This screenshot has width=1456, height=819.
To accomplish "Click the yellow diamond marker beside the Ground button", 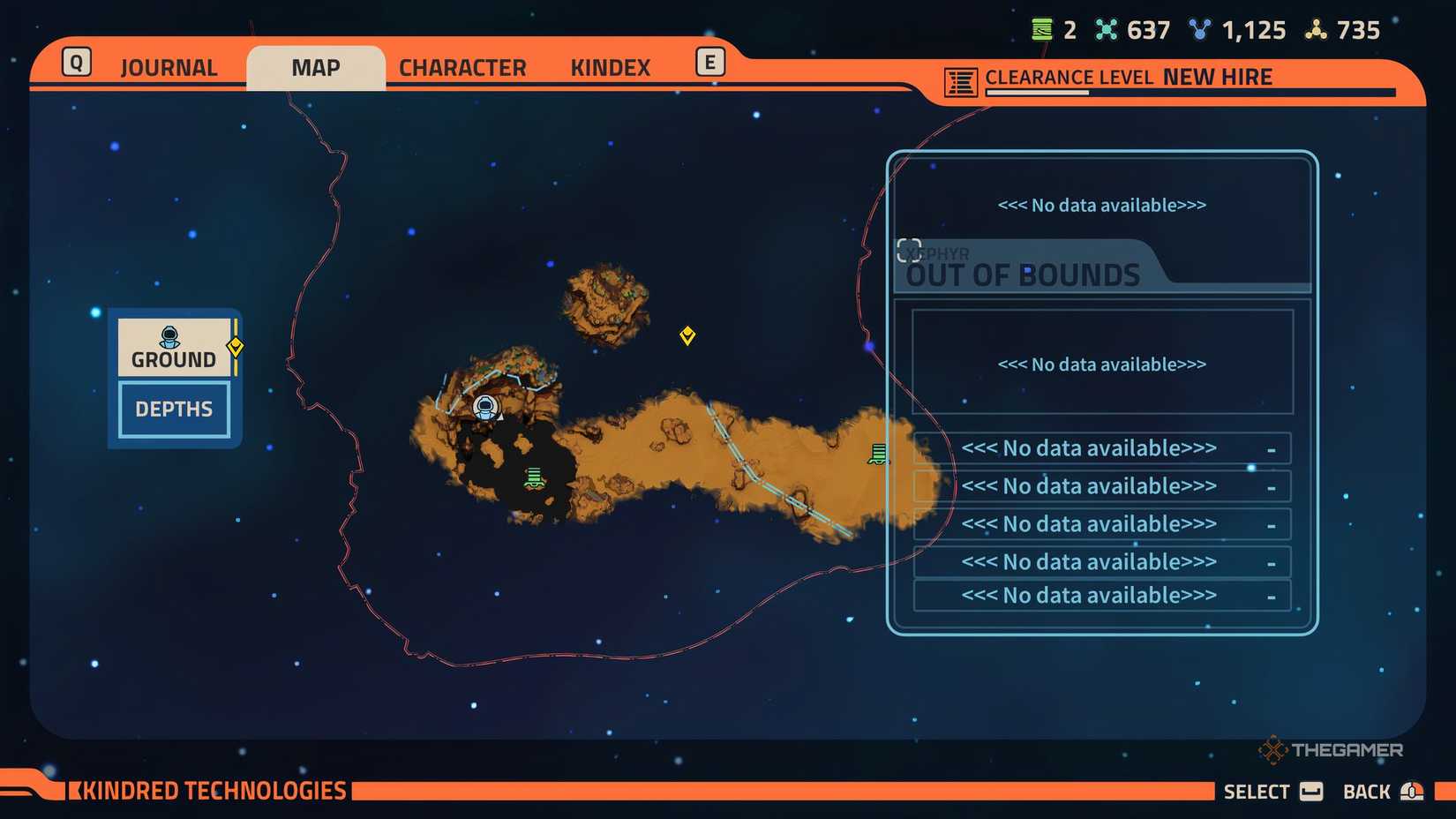I will coord(235,346).
